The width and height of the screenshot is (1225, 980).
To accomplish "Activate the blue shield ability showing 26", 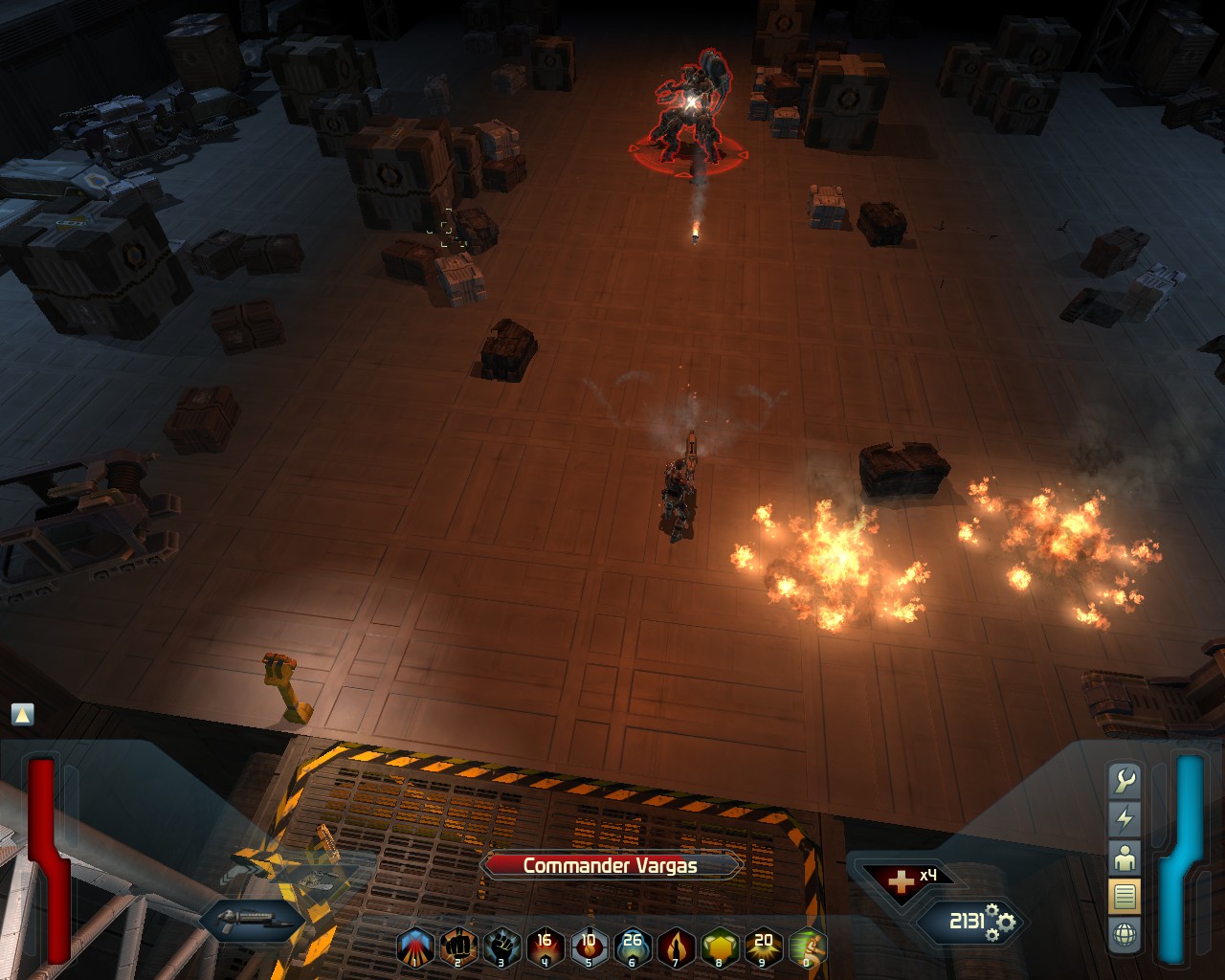I will [x=633, y=947].
